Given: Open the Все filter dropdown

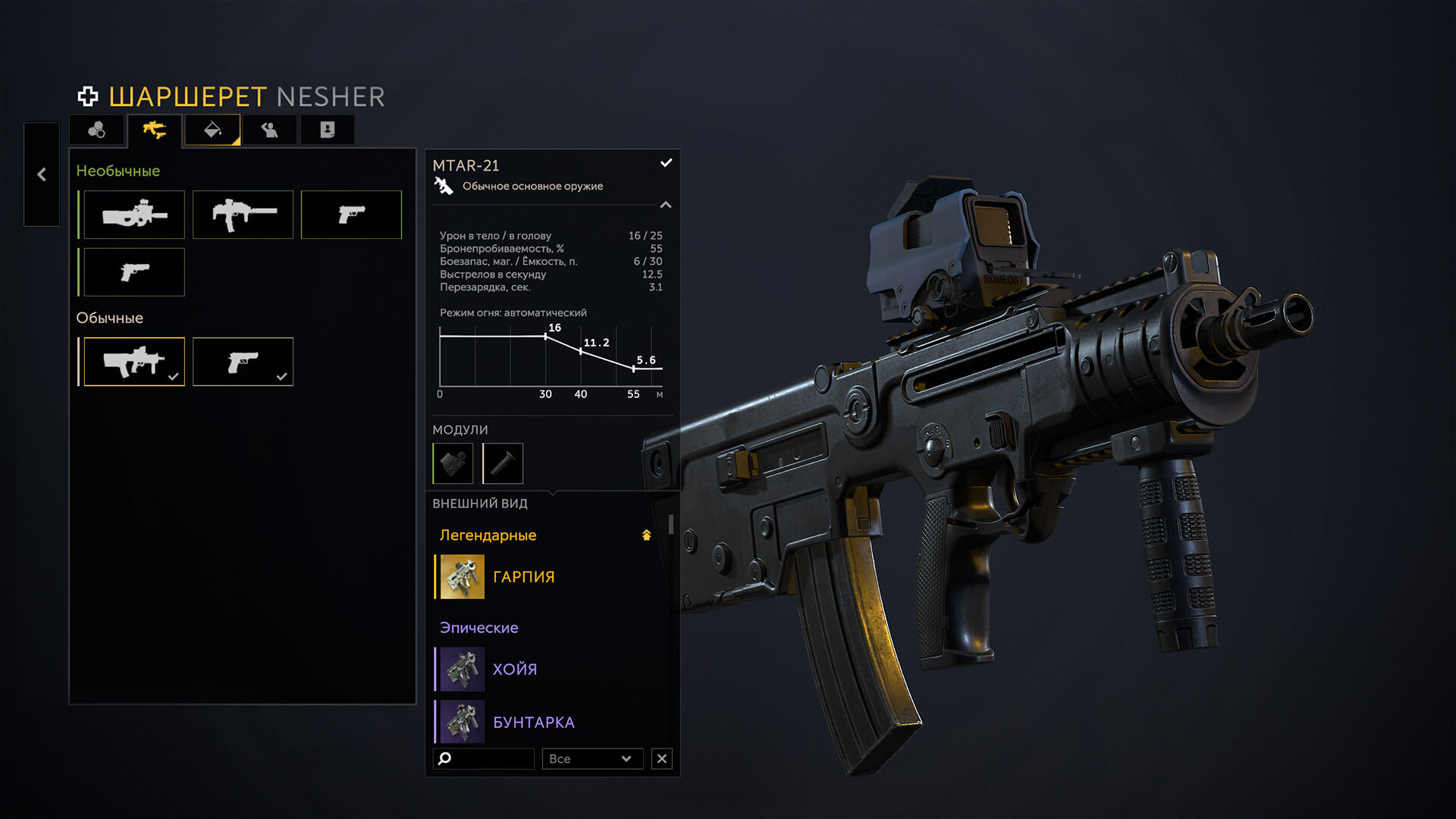Looking at the screenshot, I should 593,758.
